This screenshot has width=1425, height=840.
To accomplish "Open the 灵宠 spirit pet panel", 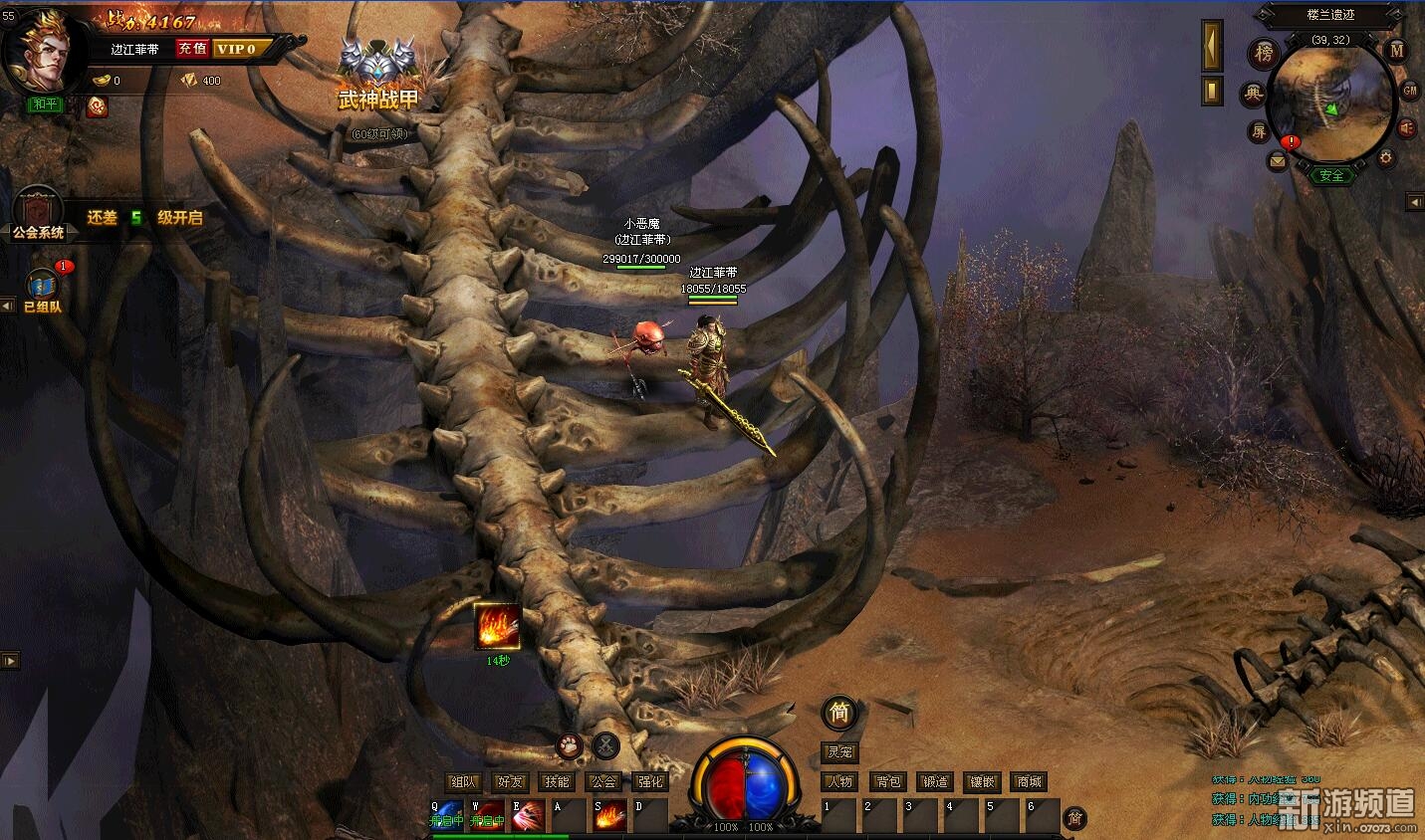I will pos(839,752).
